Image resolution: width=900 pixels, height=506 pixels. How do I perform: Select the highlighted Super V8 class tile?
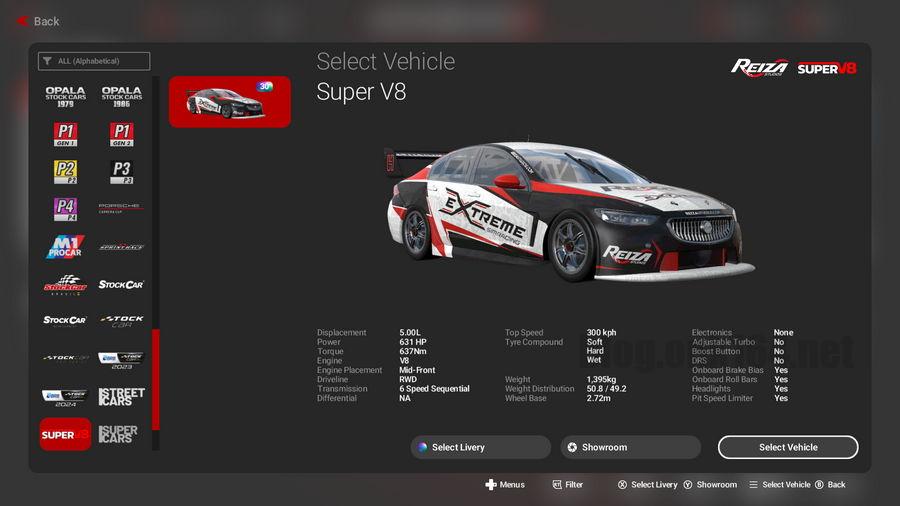(65, 434)
